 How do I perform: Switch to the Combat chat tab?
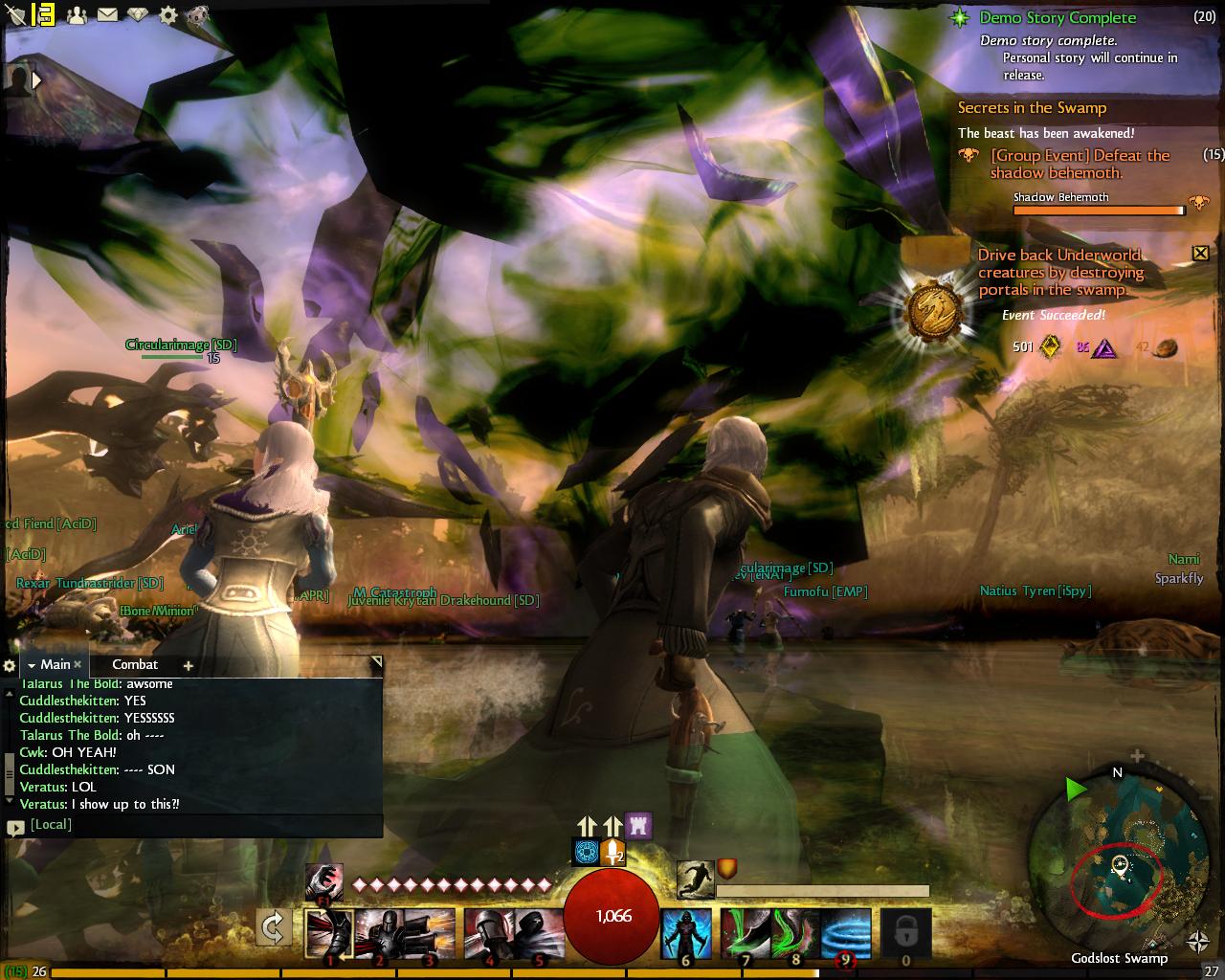coord(135,664)
